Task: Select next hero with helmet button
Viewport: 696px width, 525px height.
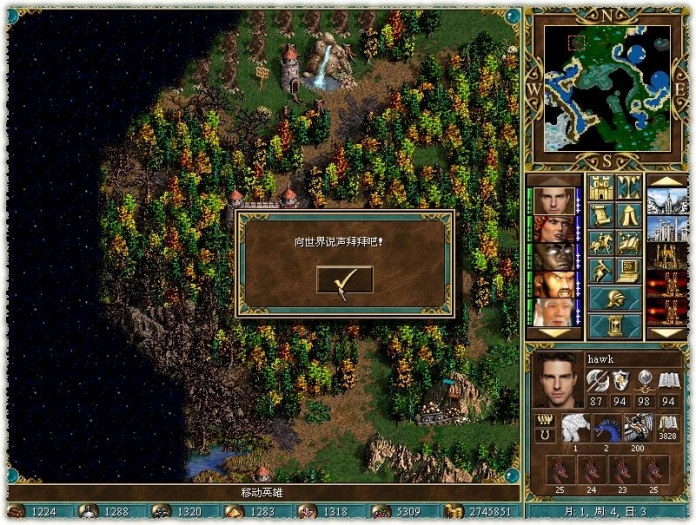Action: pos(615,299)
